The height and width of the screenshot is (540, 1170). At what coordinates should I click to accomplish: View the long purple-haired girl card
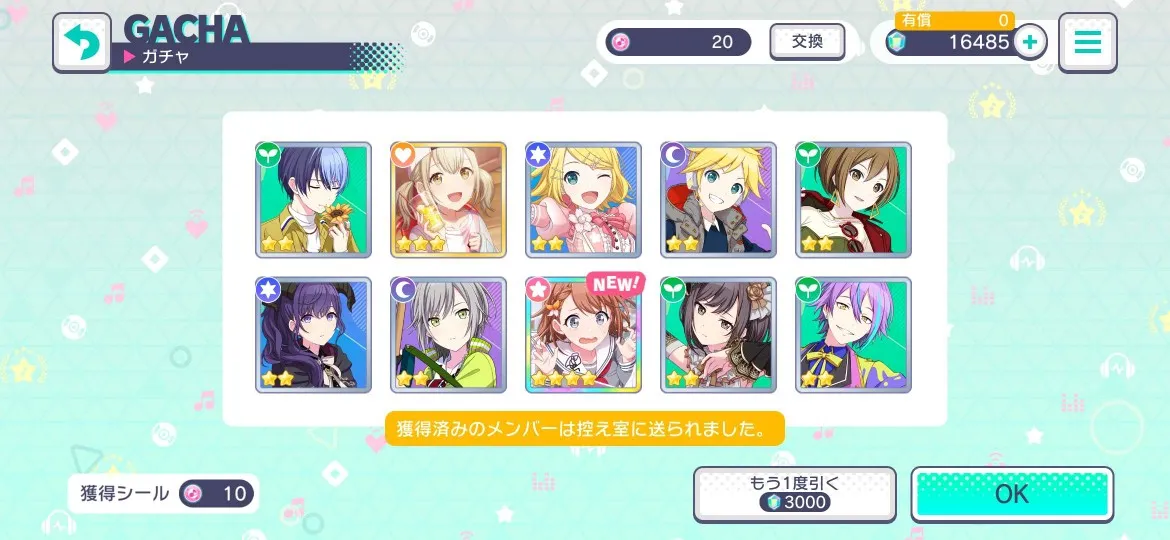point(313,335)
